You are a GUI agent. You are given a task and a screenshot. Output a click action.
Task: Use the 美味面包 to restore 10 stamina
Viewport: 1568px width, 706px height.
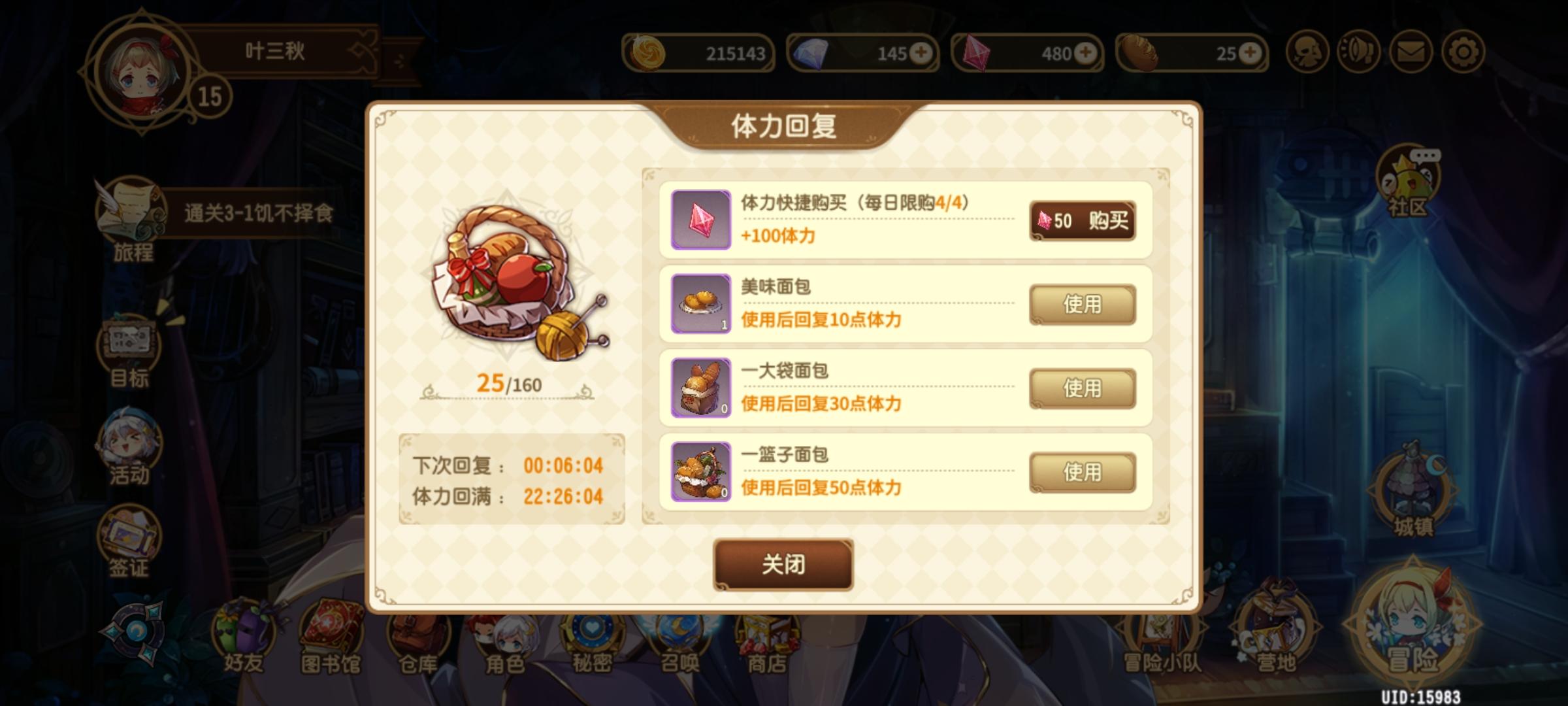(1084, 305)
